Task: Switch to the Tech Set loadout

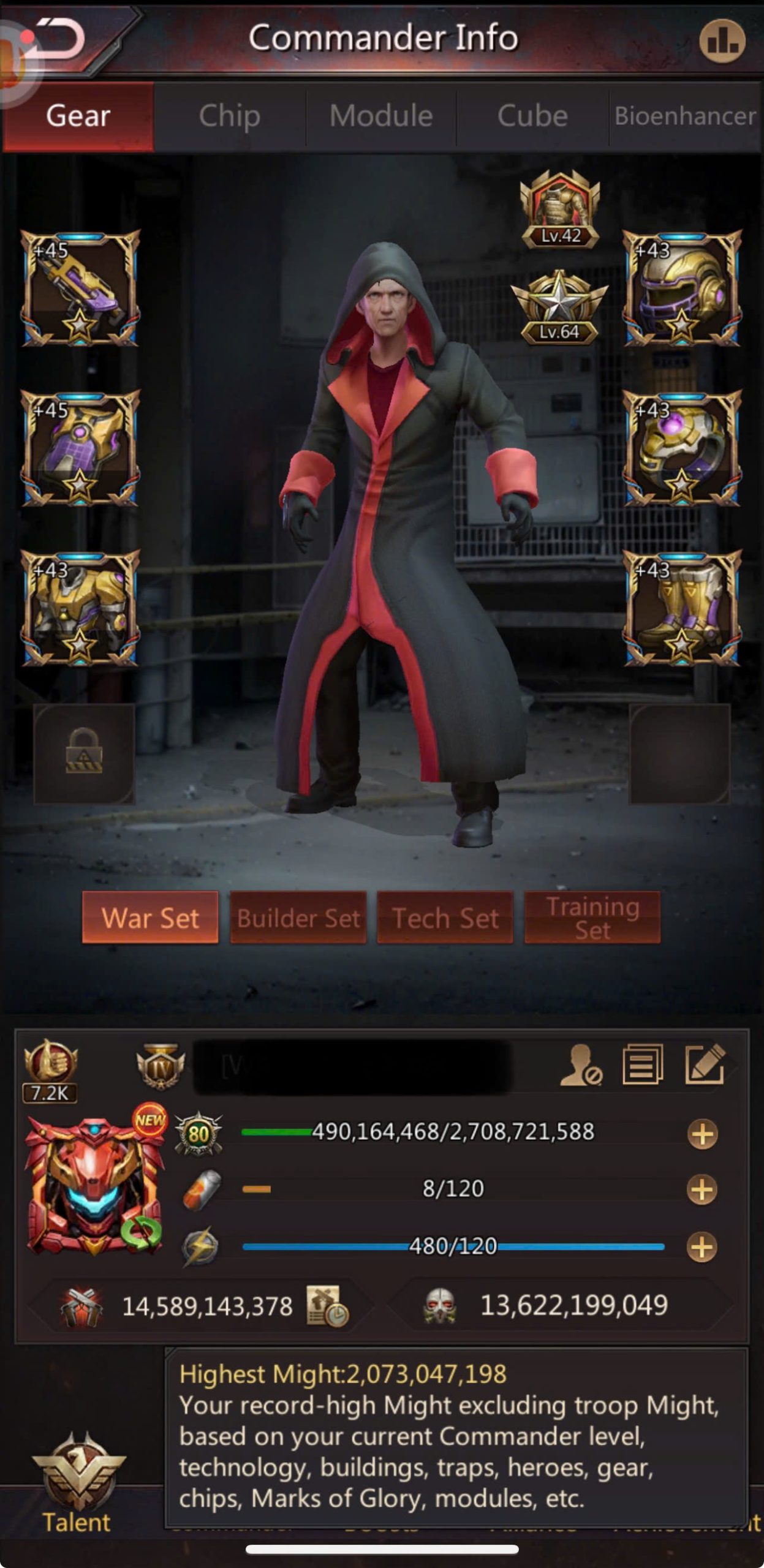Action: click(x=445, y=918)
